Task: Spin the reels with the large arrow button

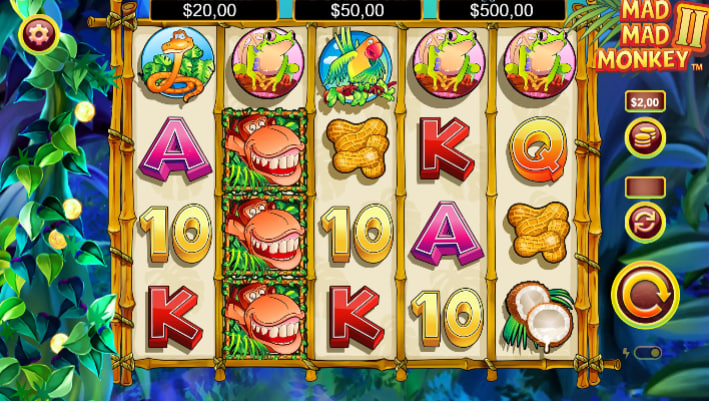Action: point(645,294)
